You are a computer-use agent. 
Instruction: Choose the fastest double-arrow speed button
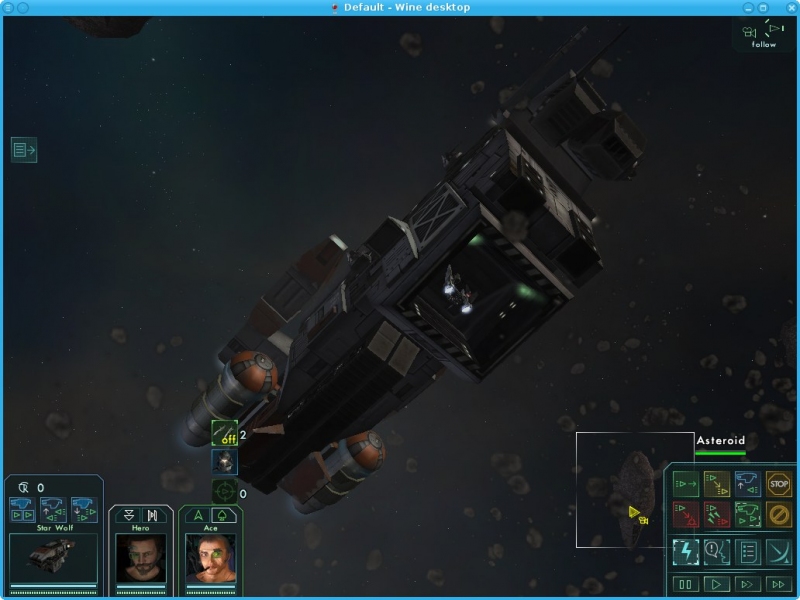coord(779,584)
